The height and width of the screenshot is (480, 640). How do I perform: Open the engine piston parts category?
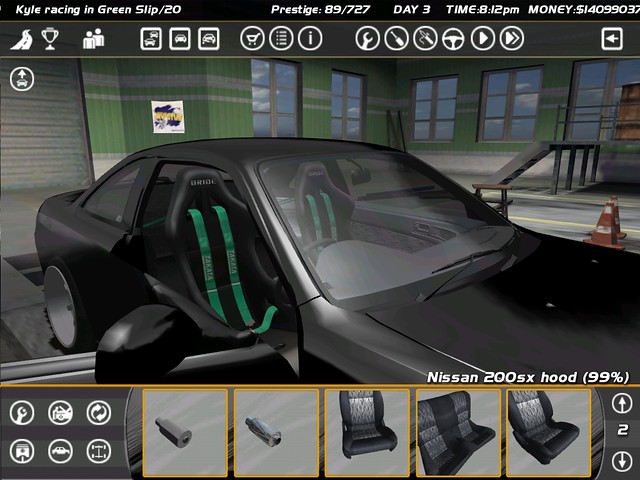pos(22,450)
